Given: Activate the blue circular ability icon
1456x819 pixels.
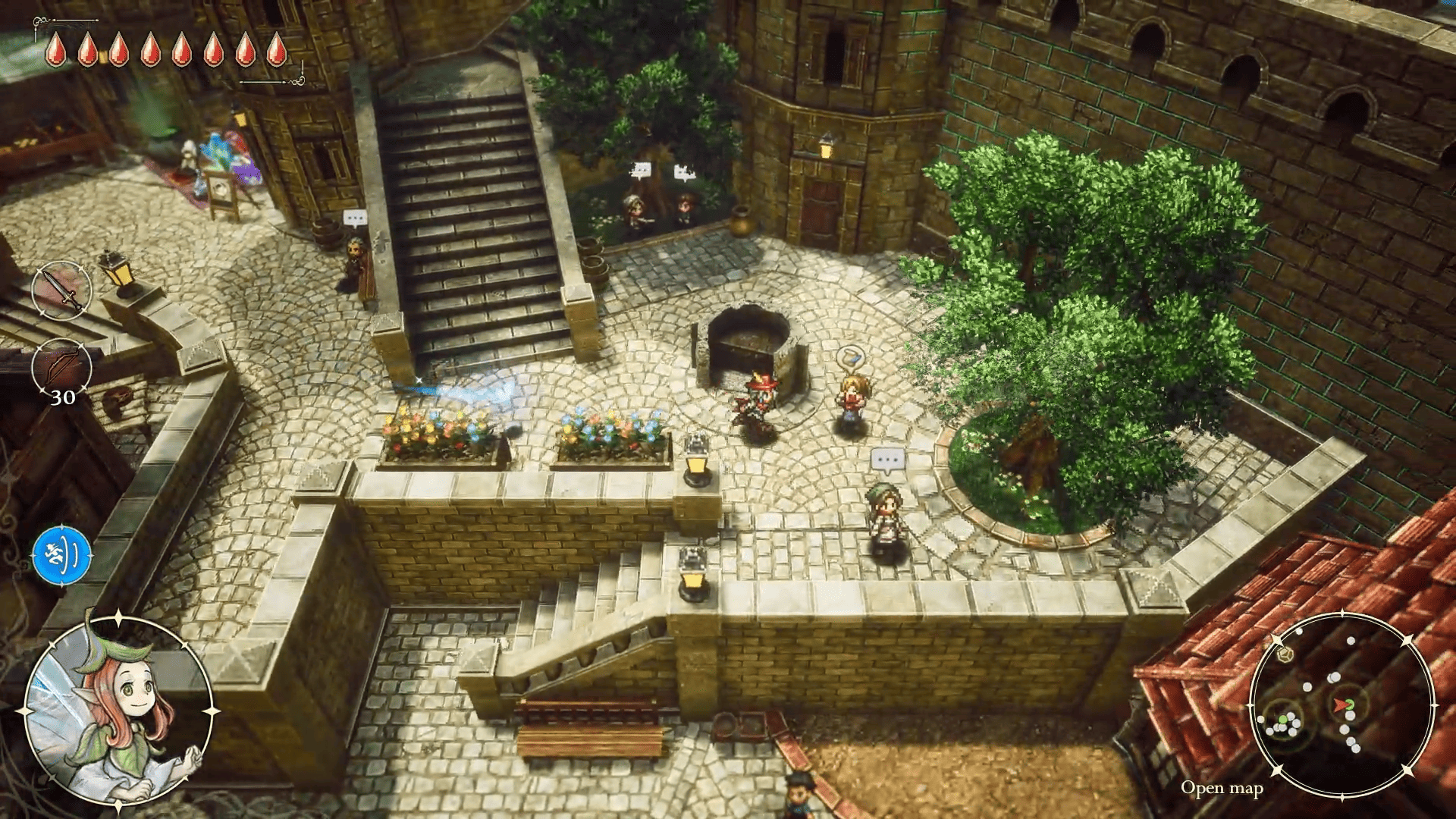Looking at the screenshot, I should pos(62,556).
